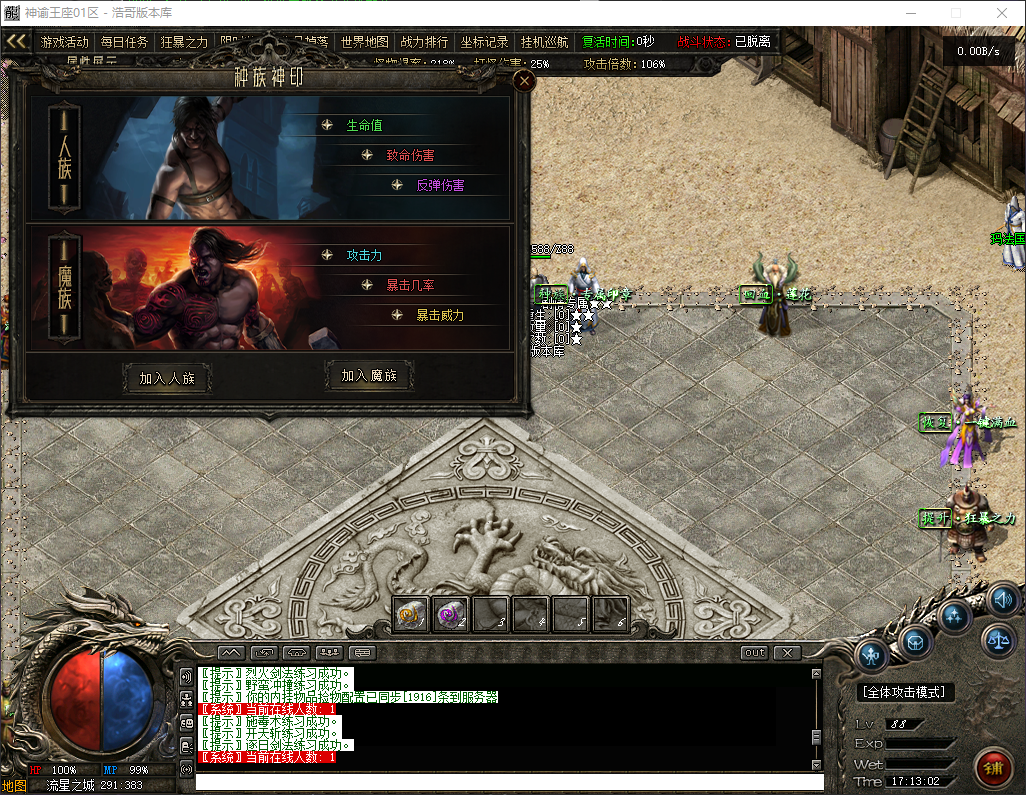Image resolution: width=1026 pixels, height=795 pixels.
Task: Use the purple item in hotbar slot 2
Action: click(451, 613)
